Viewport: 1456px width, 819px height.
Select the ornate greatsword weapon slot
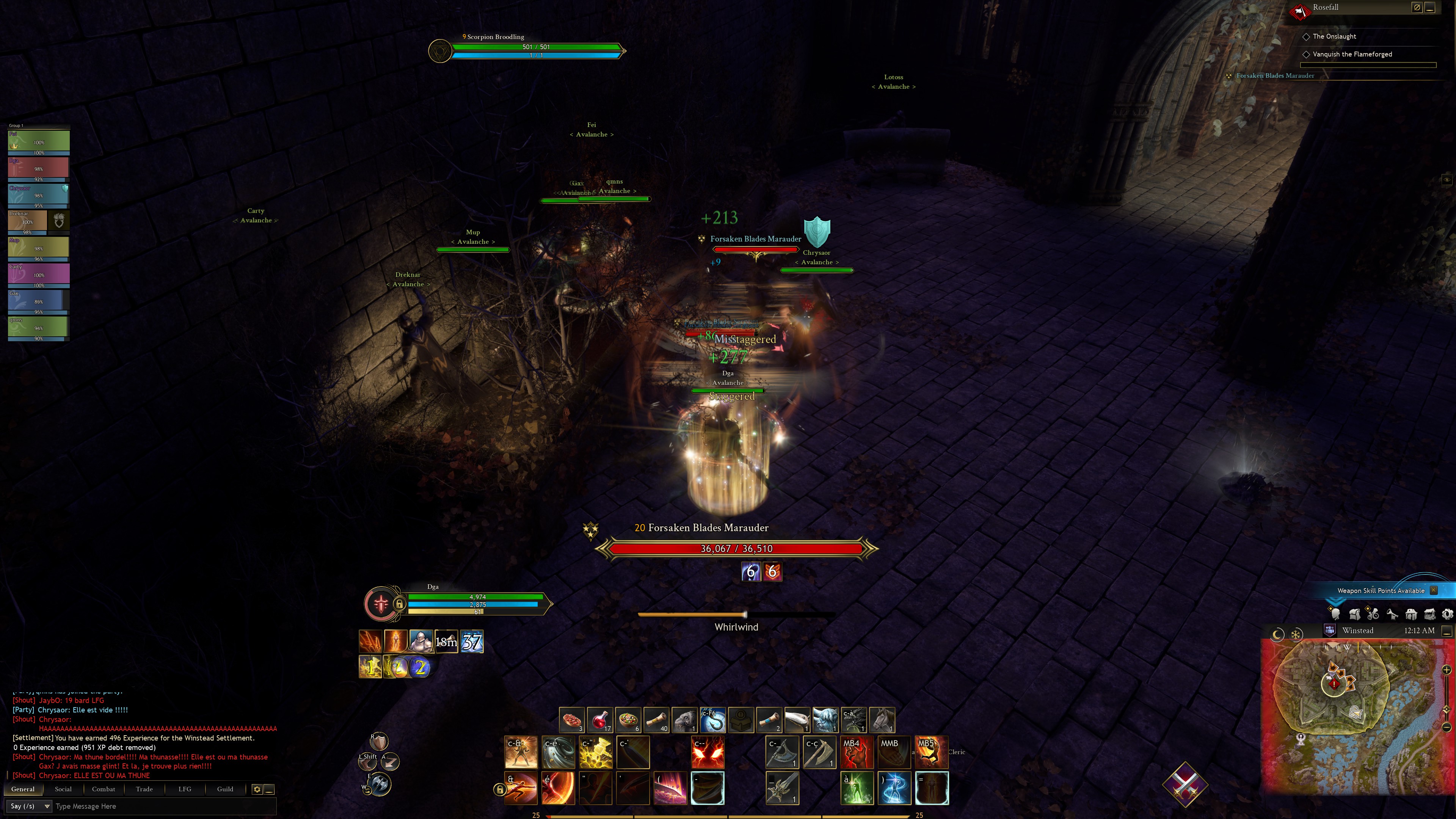click(x=782, y=788)
